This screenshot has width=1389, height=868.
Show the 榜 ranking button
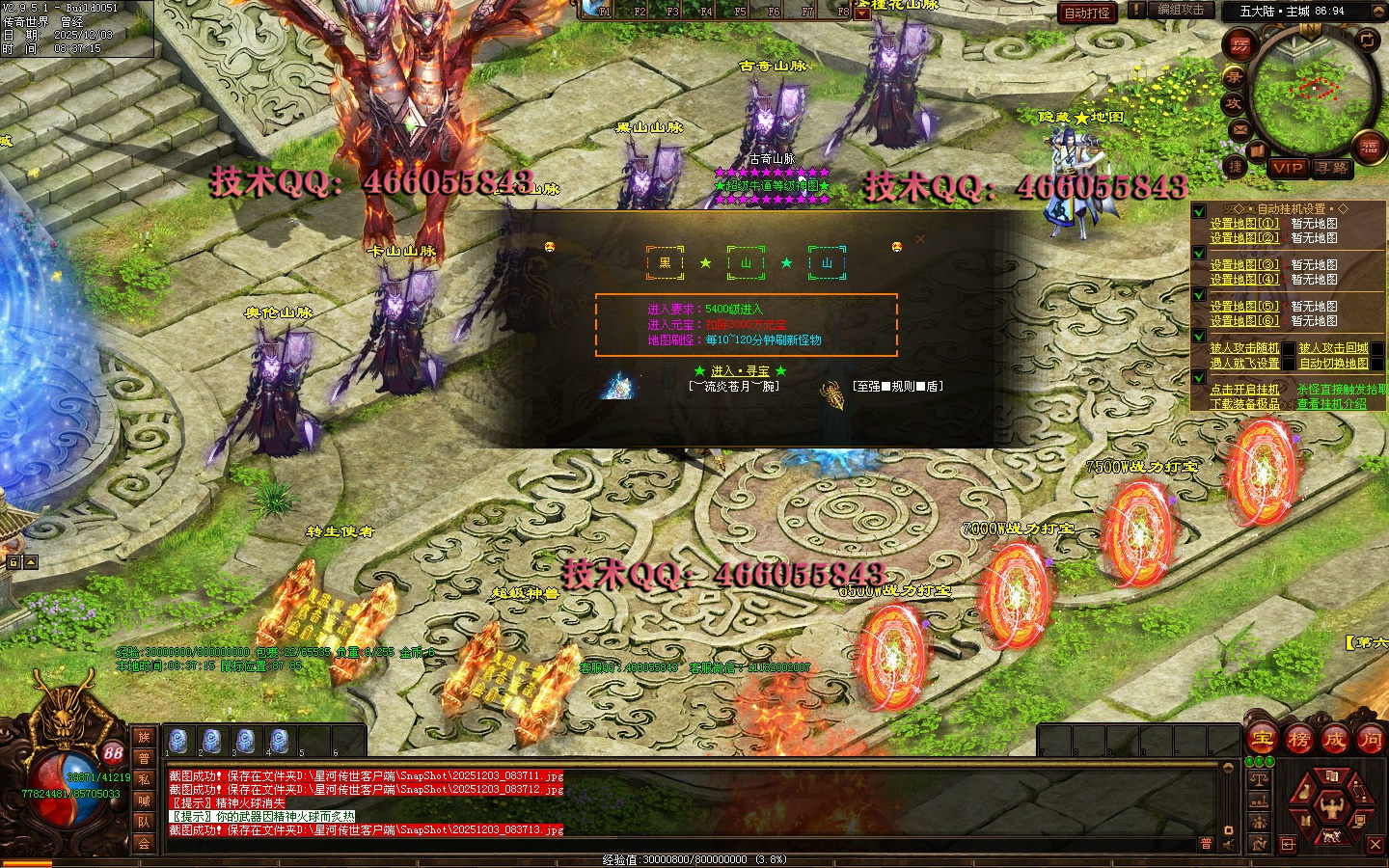click(1298, 740)
